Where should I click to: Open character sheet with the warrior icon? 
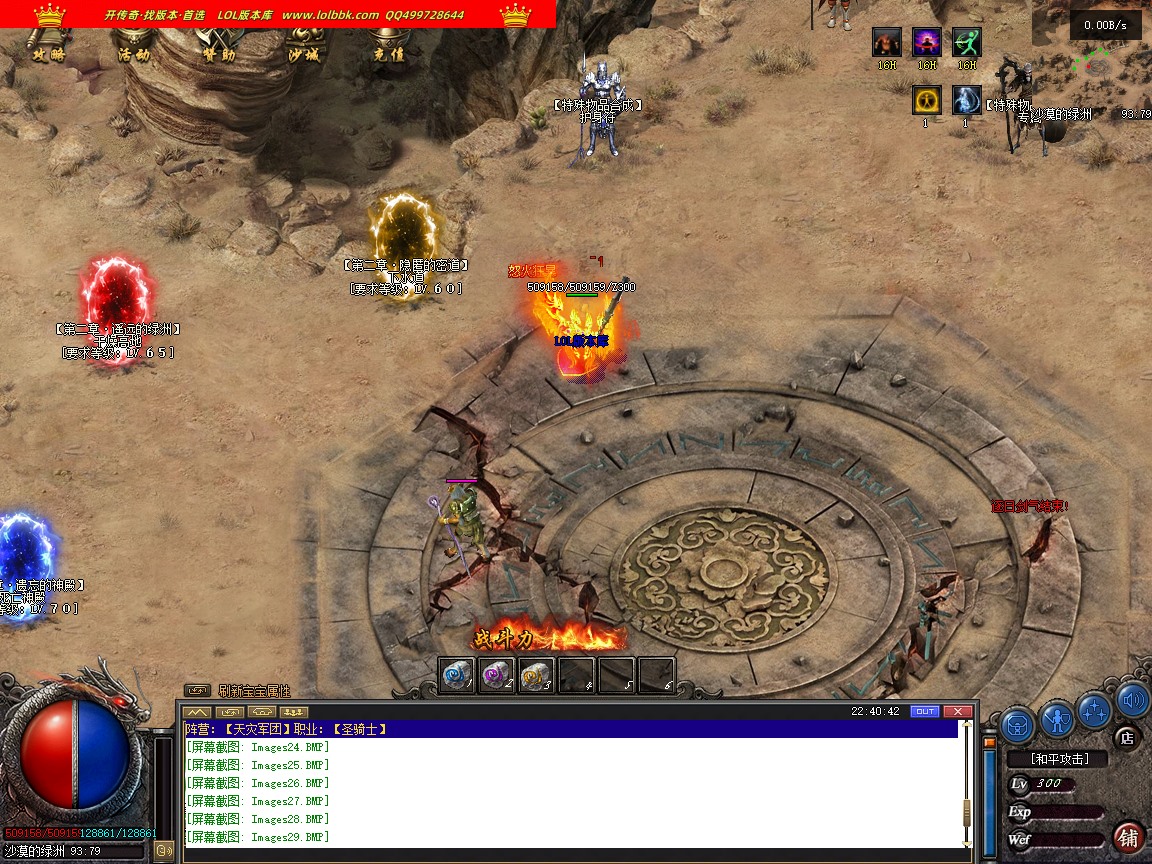(1056, 718)
